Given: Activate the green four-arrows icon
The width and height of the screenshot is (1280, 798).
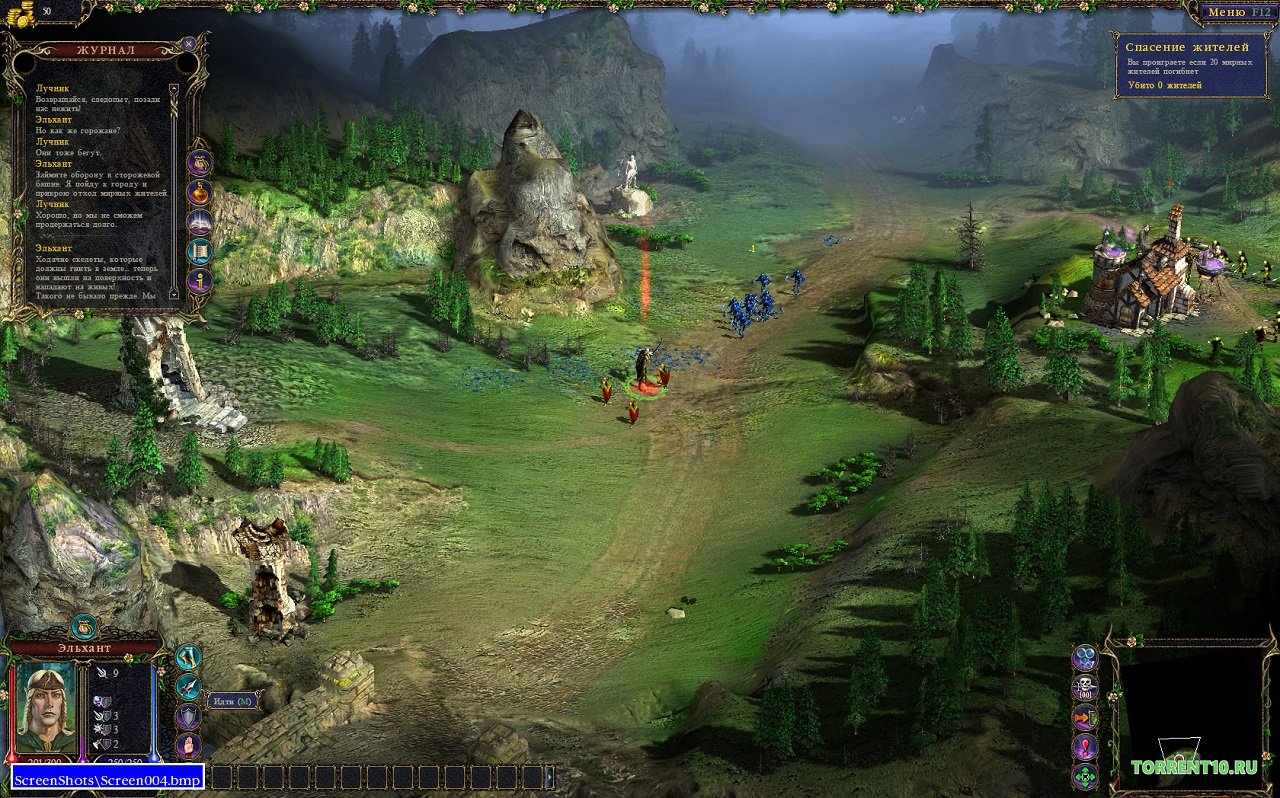Looking at the screenshot, I should 1085,776.
